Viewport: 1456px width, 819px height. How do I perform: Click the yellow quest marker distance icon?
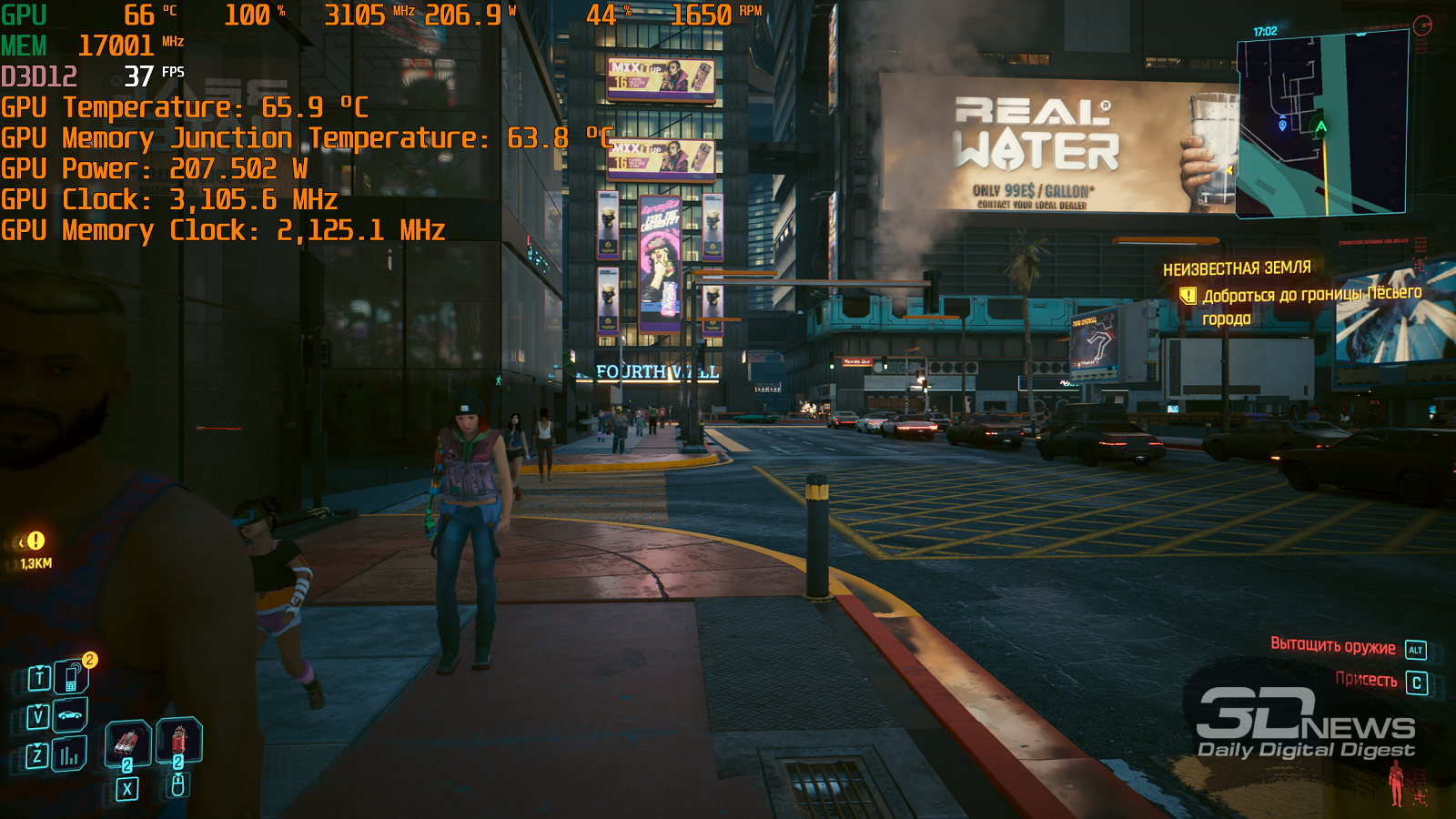coord(35,541)
